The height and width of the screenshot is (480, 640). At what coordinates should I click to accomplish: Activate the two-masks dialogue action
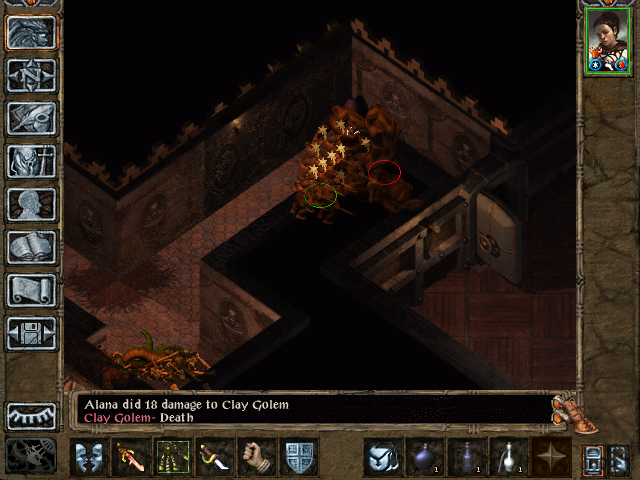[x=88, y=457]
